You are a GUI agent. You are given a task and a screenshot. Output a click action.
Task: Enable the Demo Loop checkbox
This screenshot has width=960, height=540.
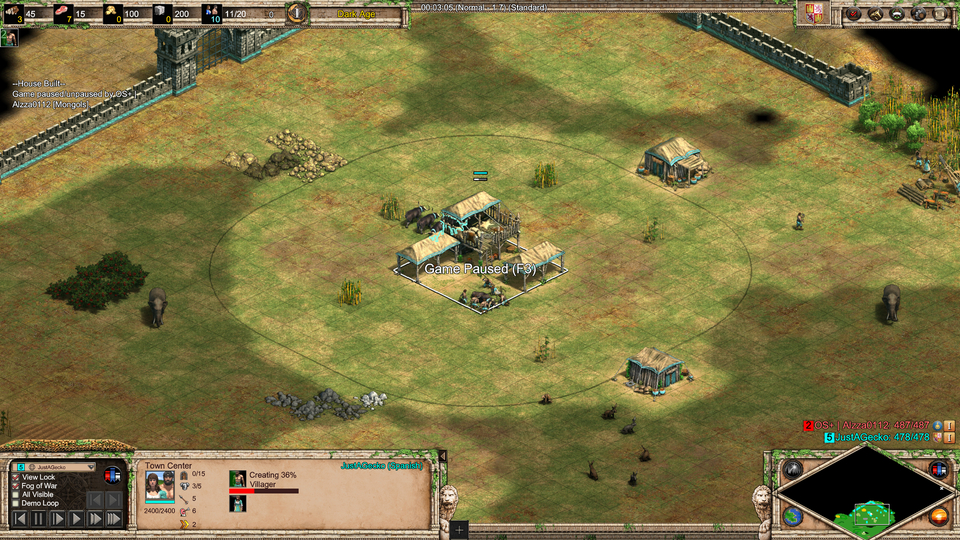point(15,503)
